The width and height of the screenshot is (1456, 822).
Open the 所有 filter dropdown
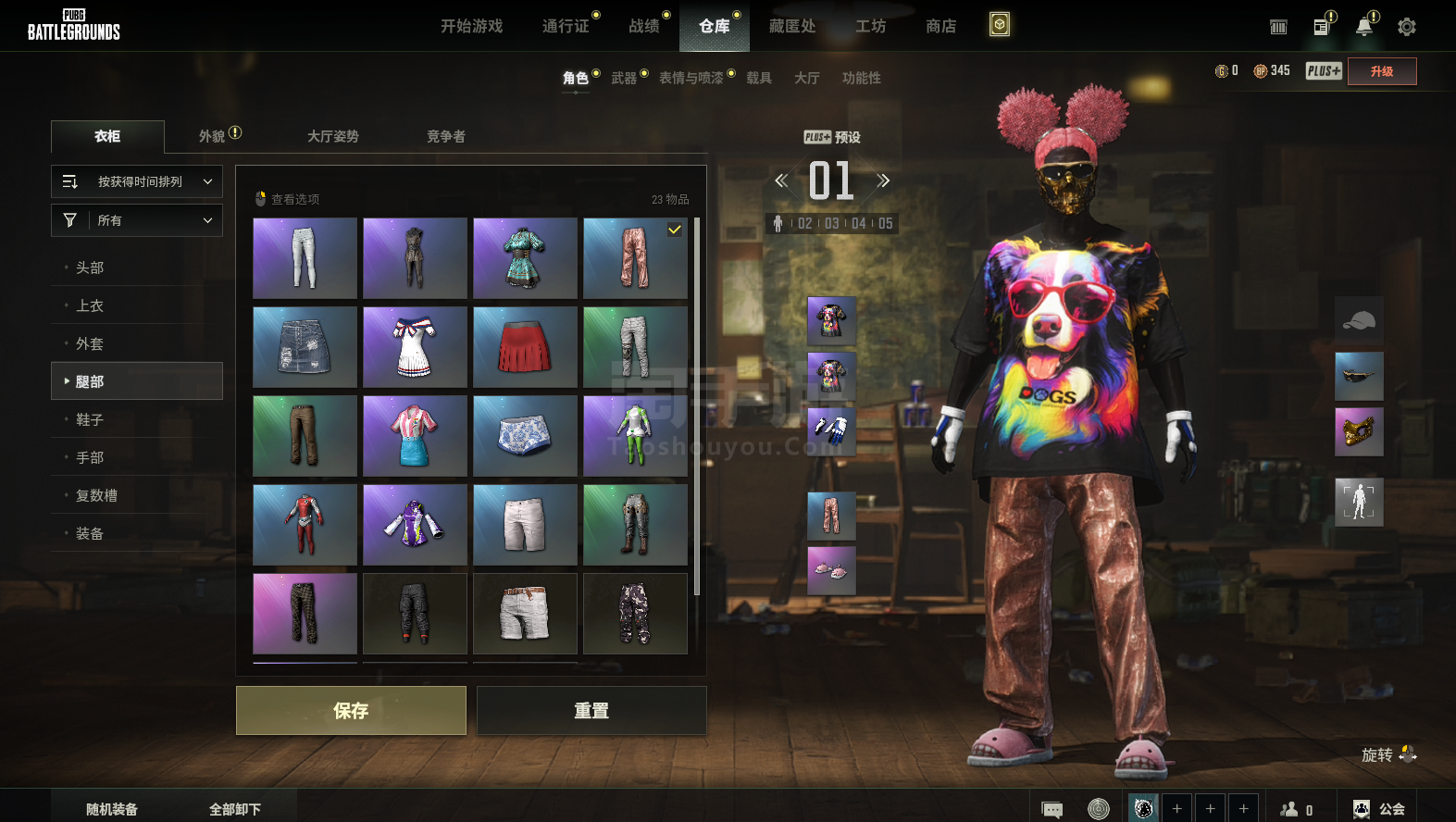(137, 220)
